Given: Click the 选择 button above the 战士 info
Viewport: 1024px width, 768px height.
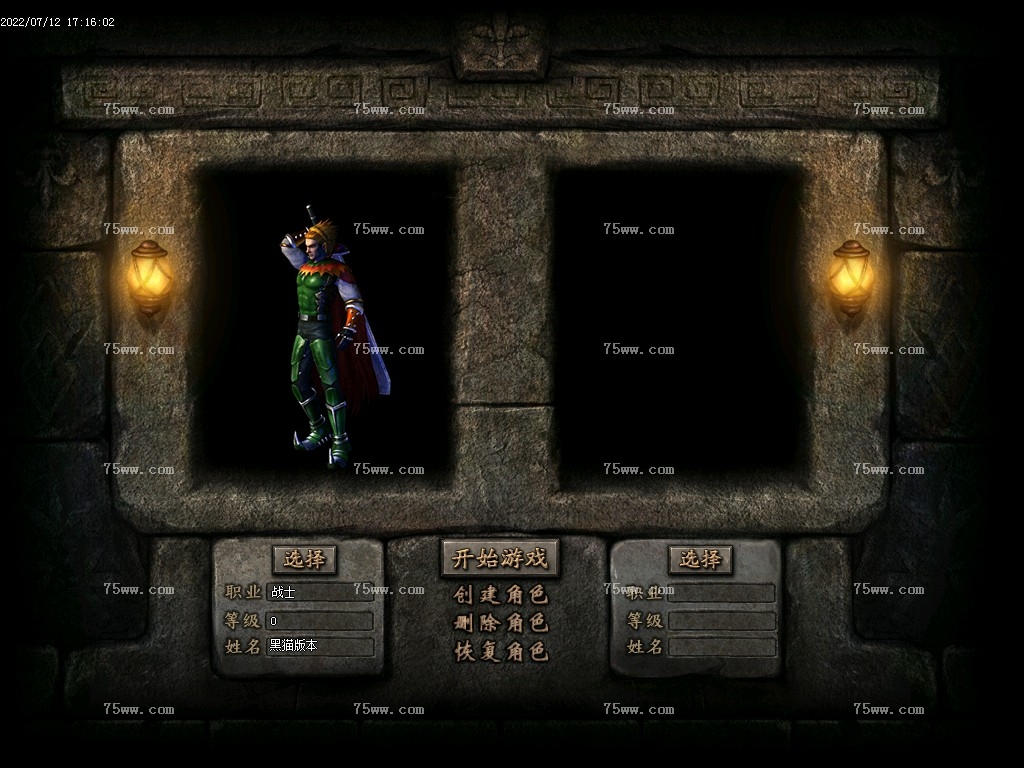Looking at the screenshot, I should pyautogui.click(x=304, y=559).
